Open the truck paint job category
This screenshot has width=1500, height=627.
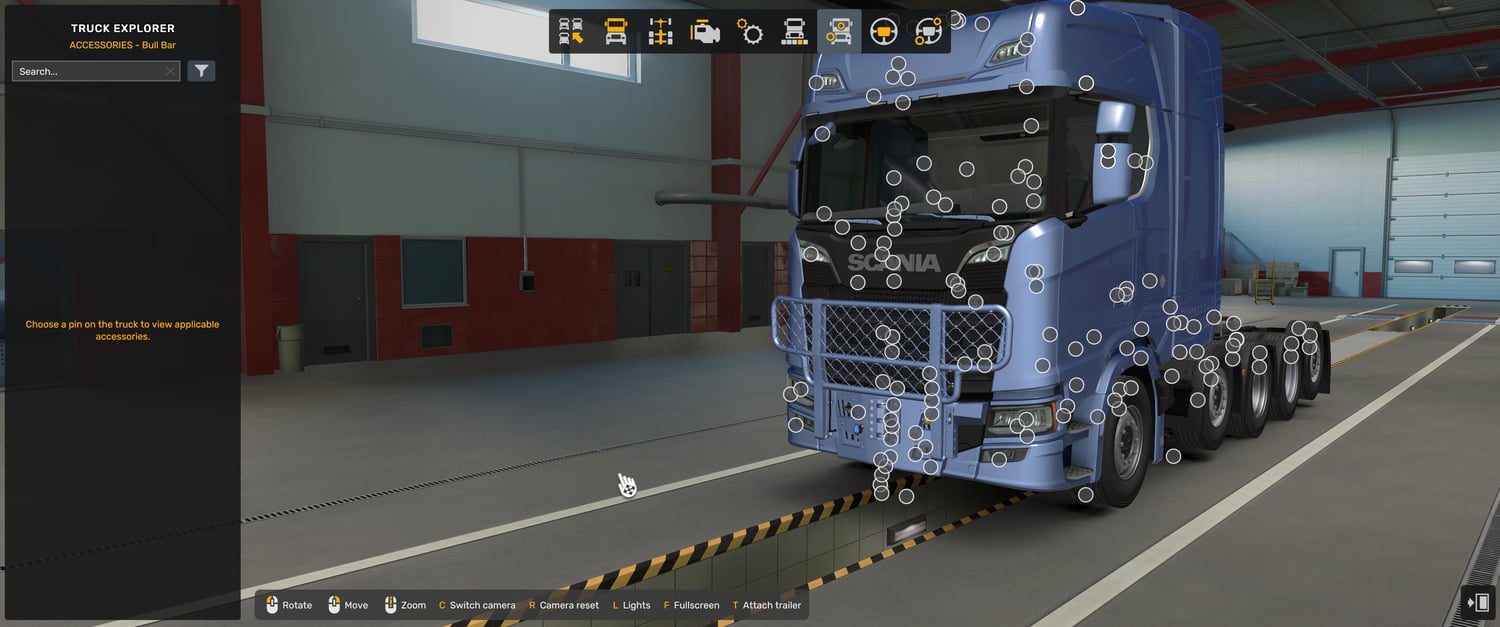794,32
